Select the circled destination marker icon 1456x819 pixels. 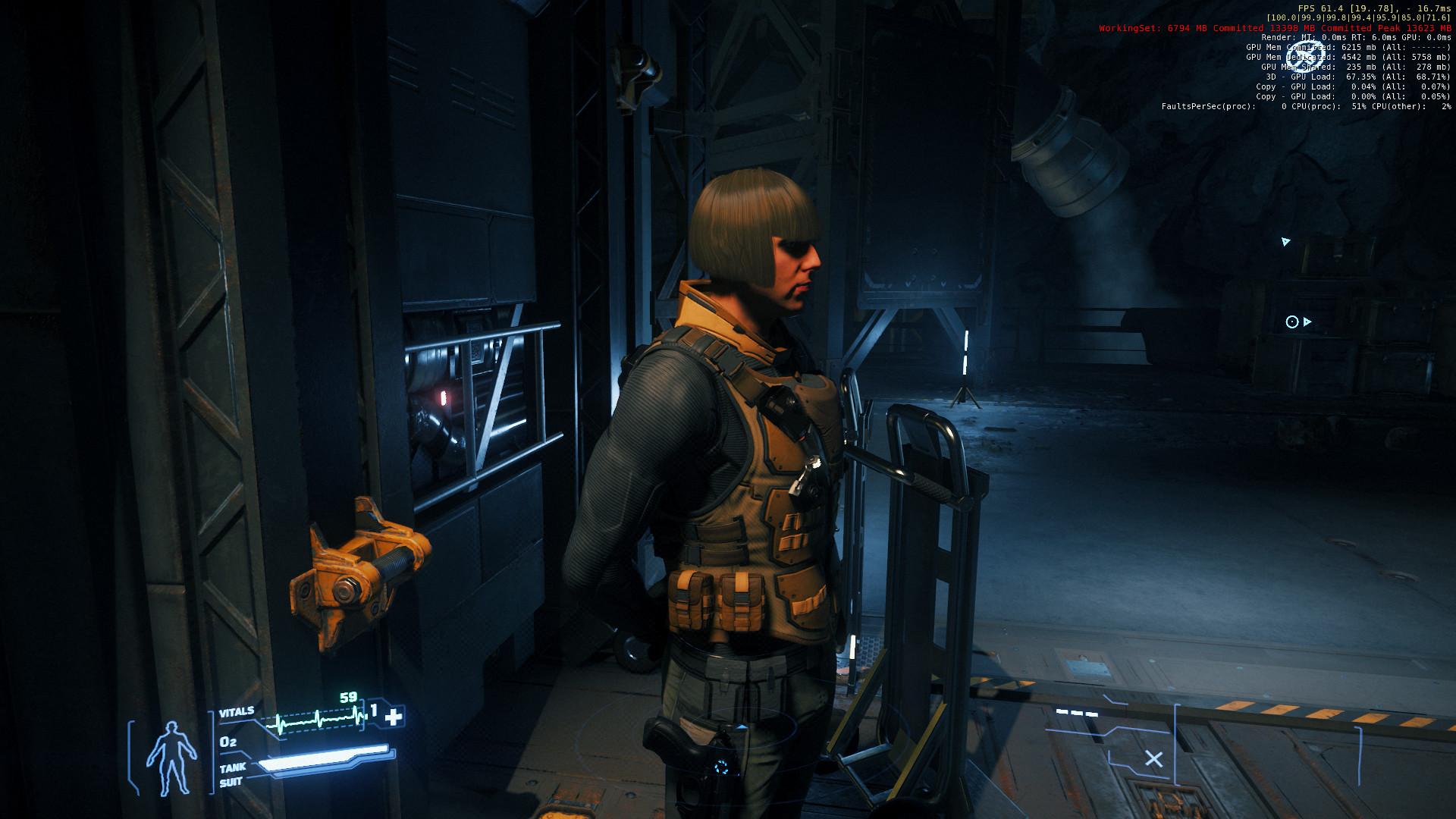[1293, 322]
